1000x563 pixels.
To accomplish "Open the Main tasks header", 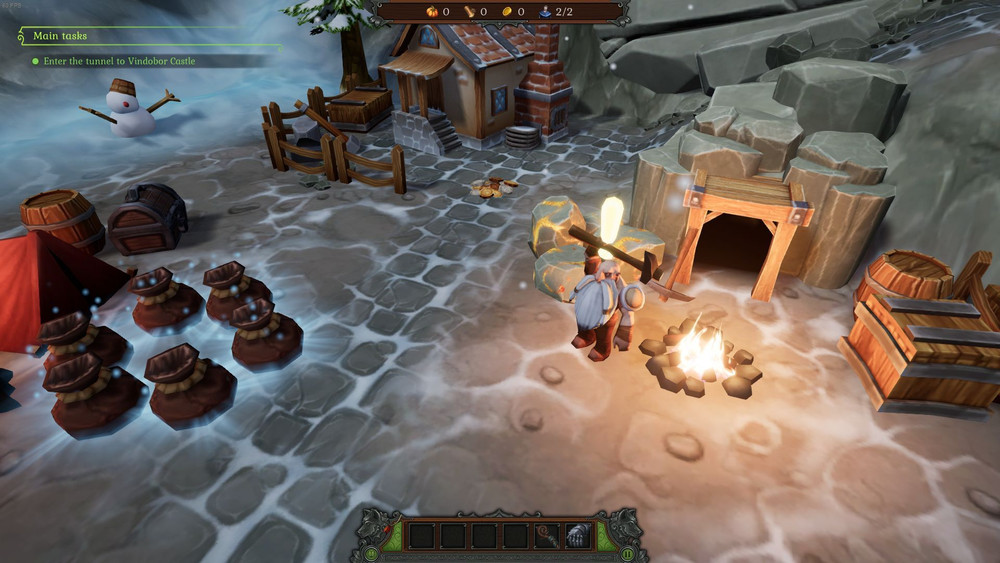I will click(x=60, y=36).
